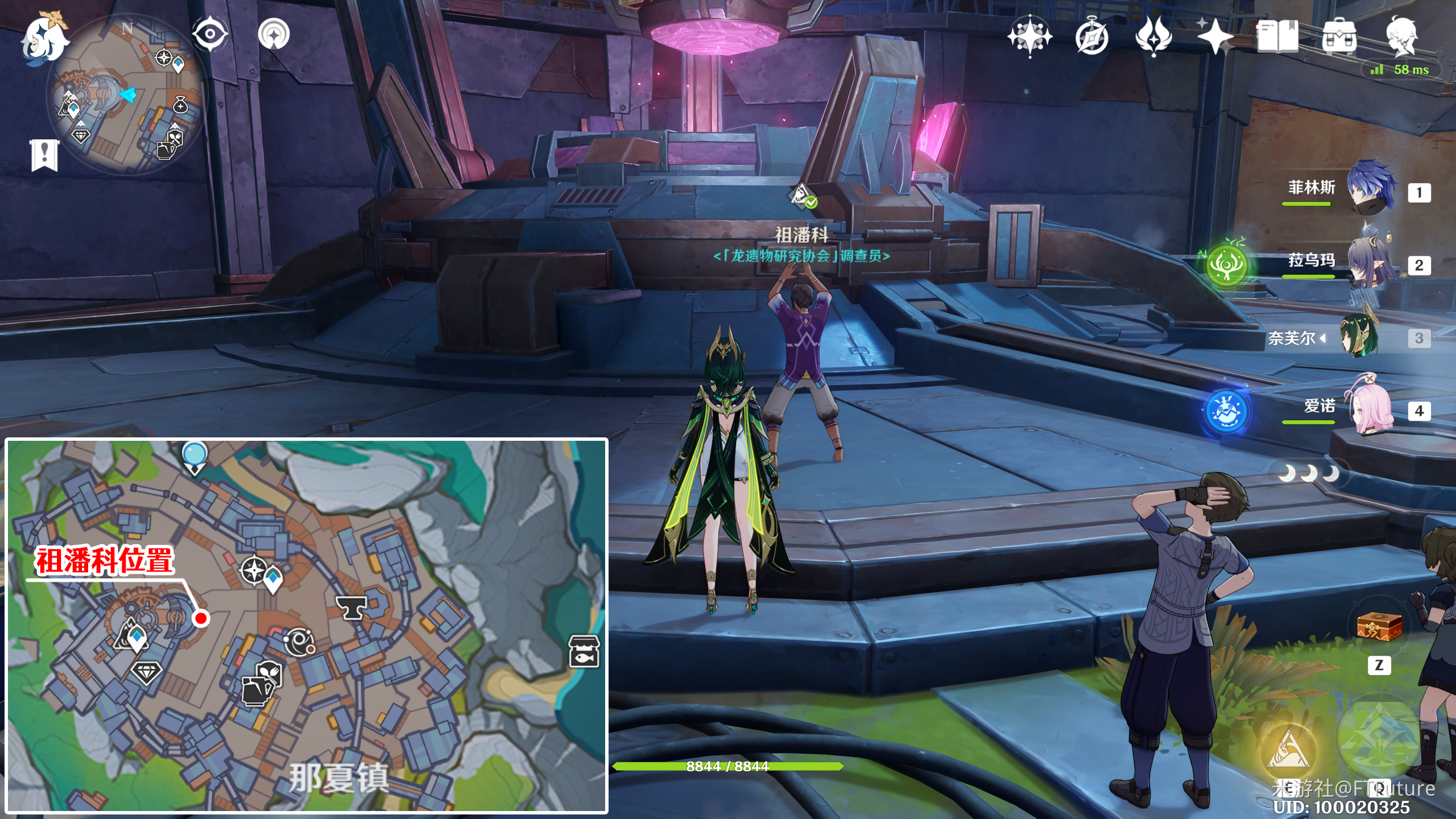The width and height of the screenshot is (1456, 819).
Task: Open the Paimon main menu
Action: [x=44, y=39]
